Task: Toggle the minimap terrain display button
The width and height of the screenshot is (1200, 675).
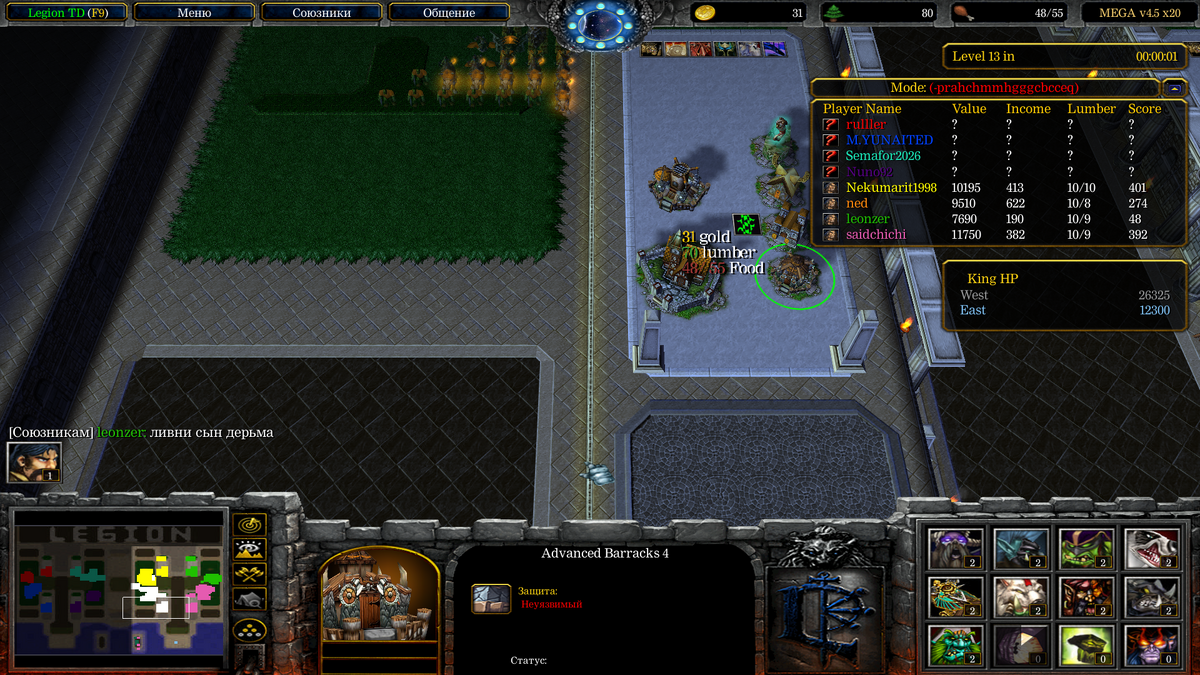Action: tap(249, 548)
